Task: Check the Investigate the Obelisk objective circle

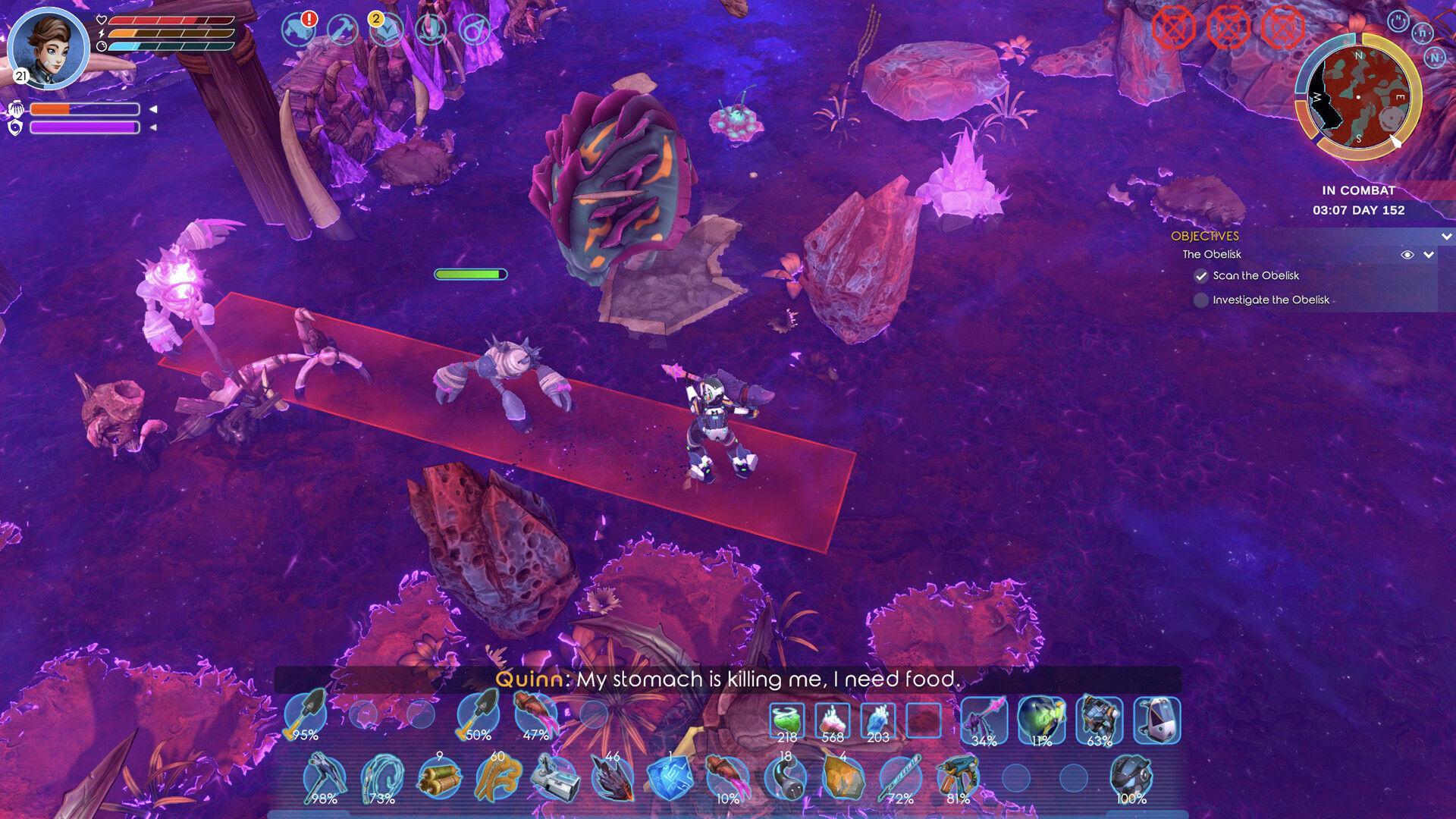Action: tap(1201, 300)
